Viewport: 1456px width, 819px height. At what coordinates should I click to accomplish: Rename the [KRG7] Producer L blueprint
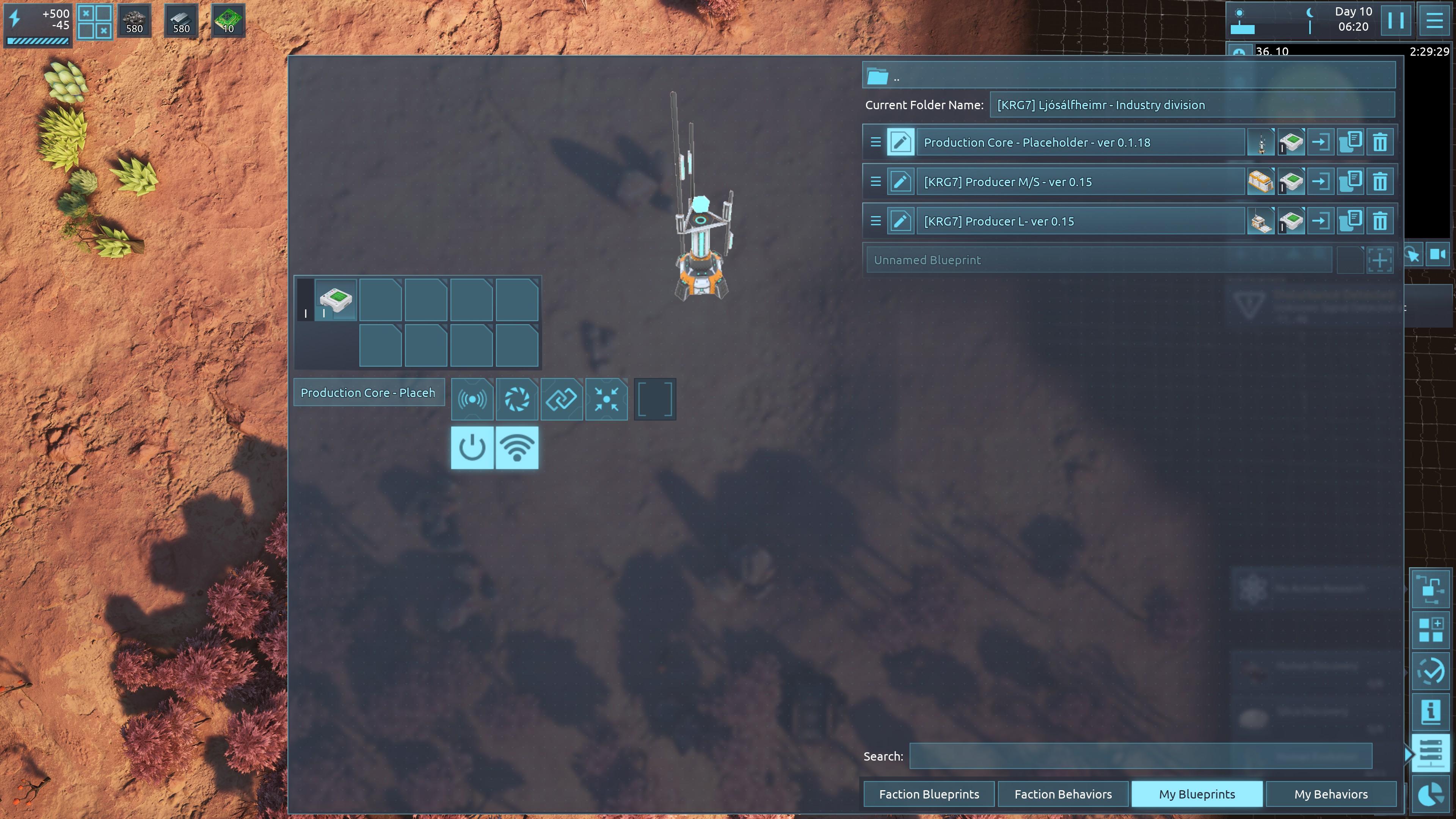(x=901, y=221)
